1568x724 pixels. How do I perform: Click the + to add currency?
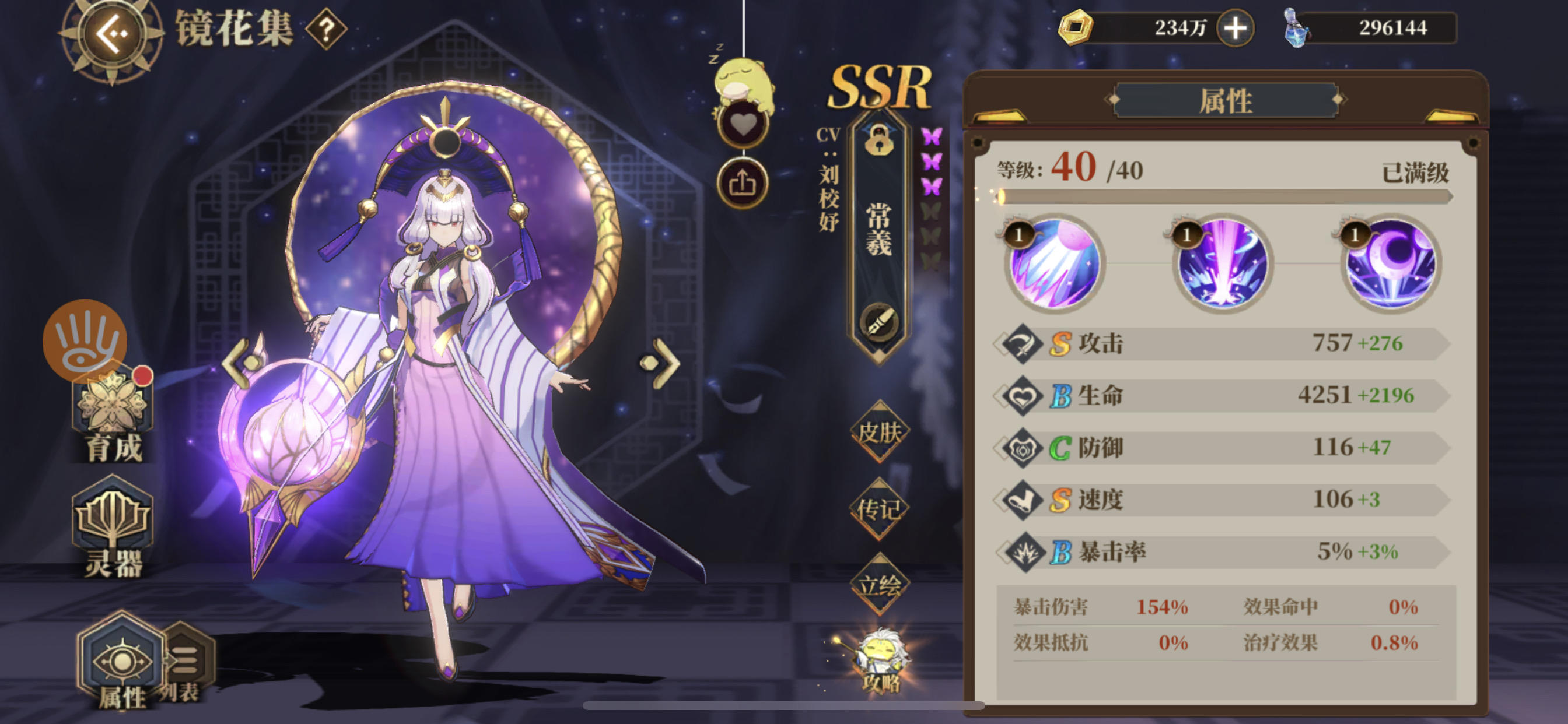click(x=1235, y=27)
